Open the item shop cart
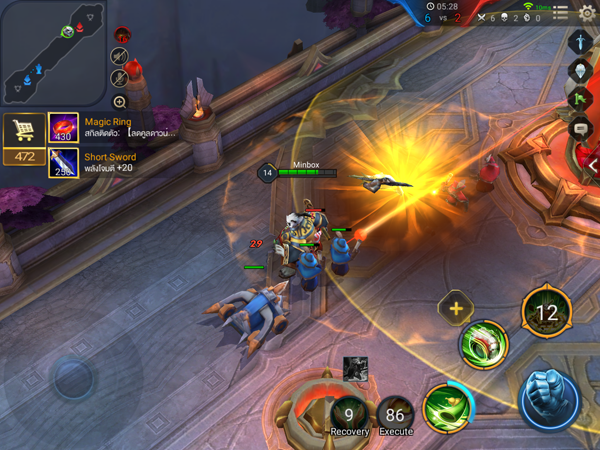The image size is (600, 450). point(23,131)
